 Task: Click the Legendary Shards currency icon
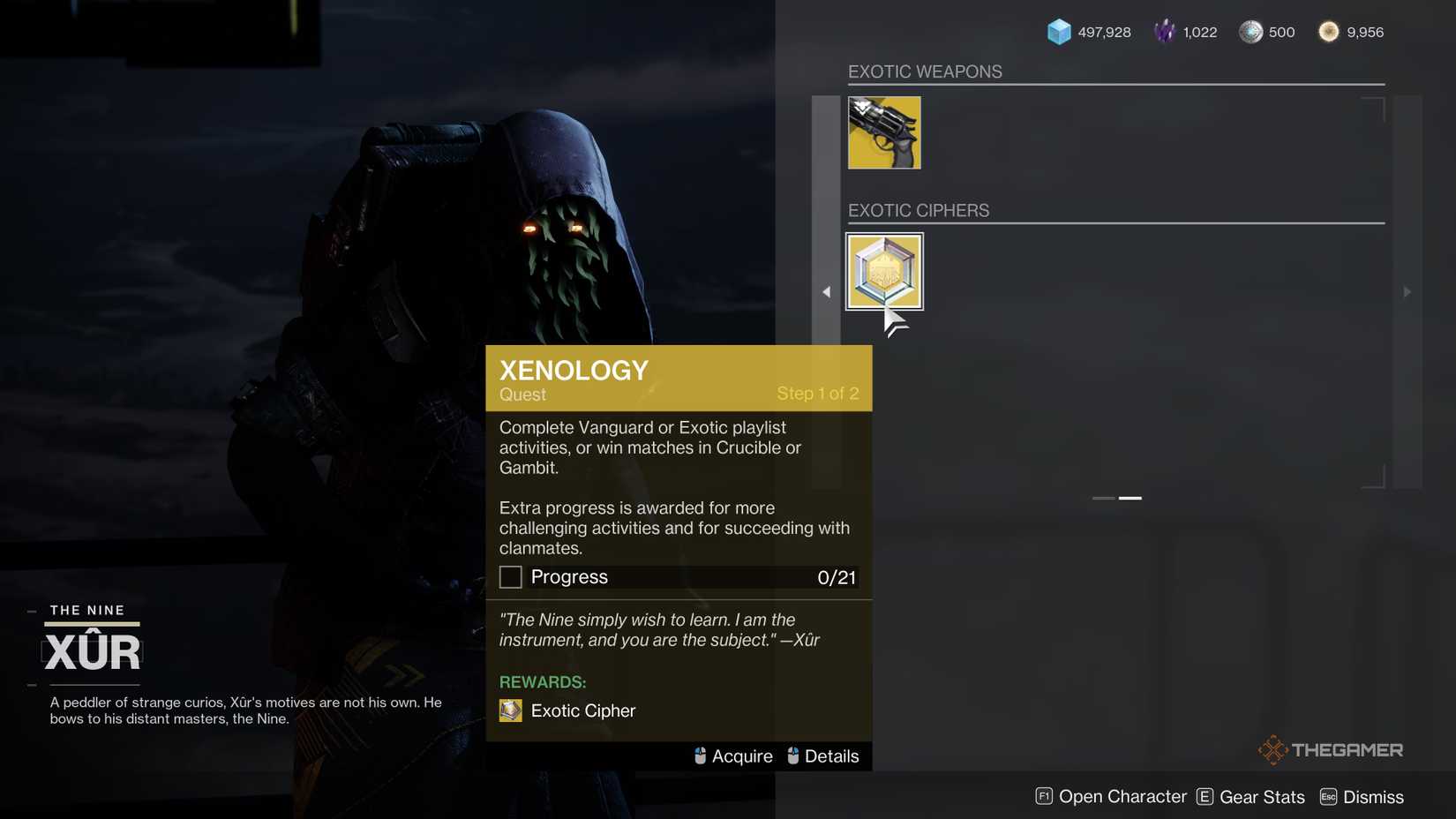[1165, 31]
